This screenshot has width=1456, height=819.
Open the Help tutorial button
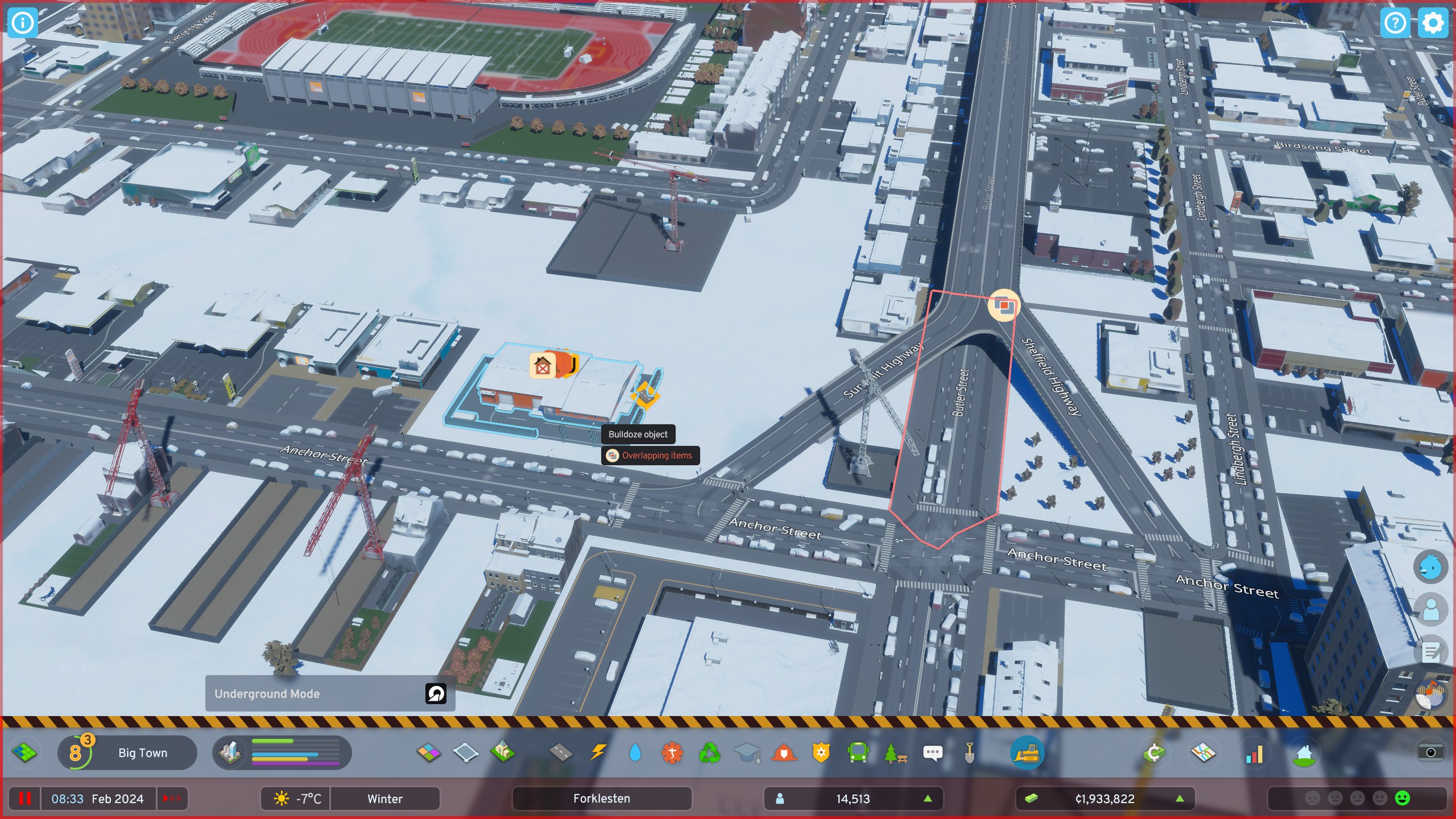1395,23
